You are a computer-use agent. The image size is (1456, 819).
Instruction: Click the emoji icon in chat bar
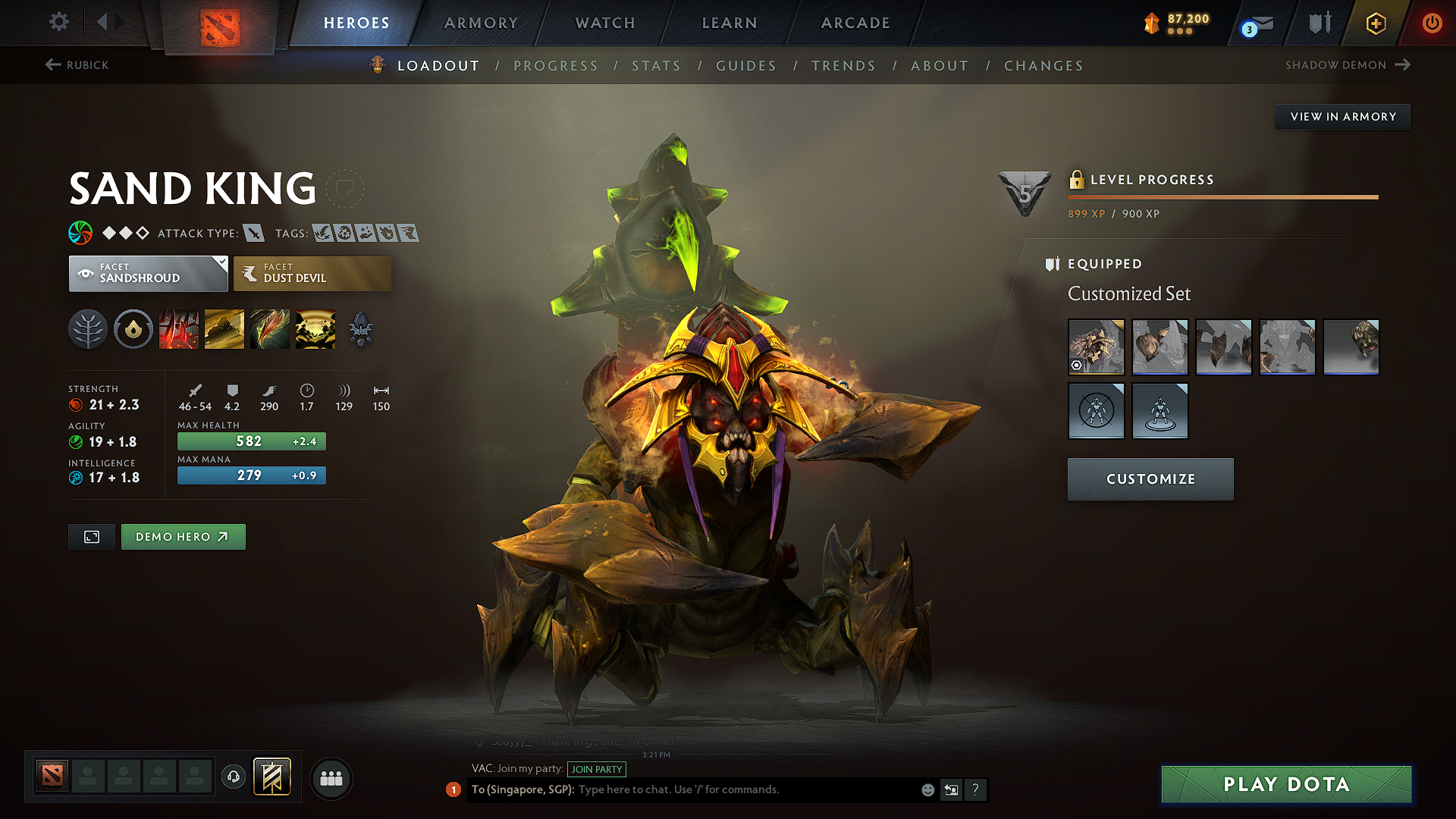927,789
